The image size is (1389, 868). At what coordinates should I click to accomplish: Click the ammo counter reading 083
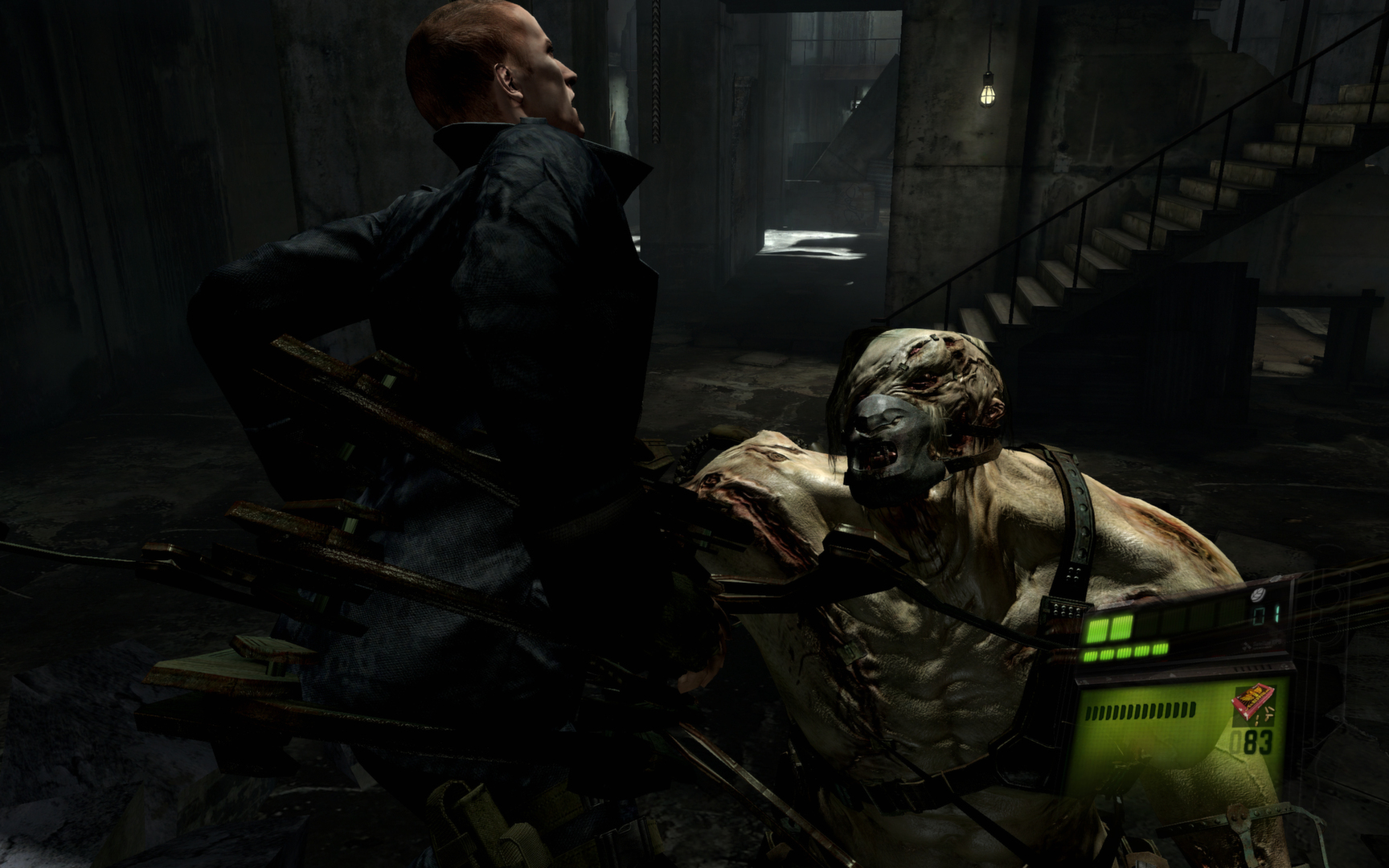[x=1253, y=742]
